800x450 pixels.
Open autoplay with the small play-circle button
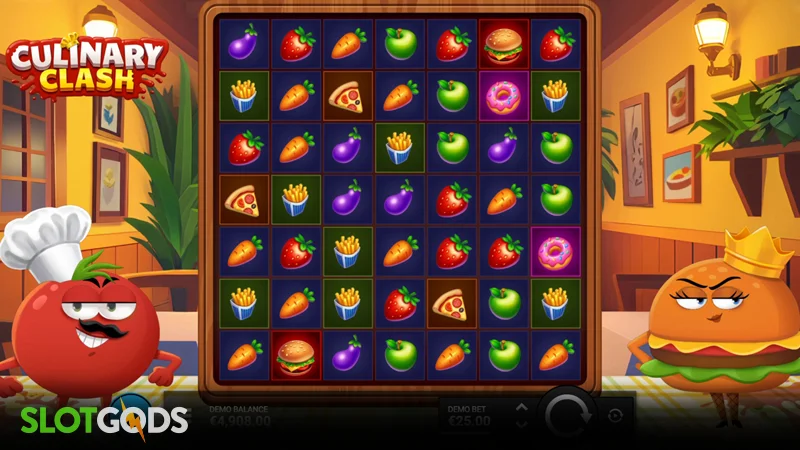coord(616,415)
